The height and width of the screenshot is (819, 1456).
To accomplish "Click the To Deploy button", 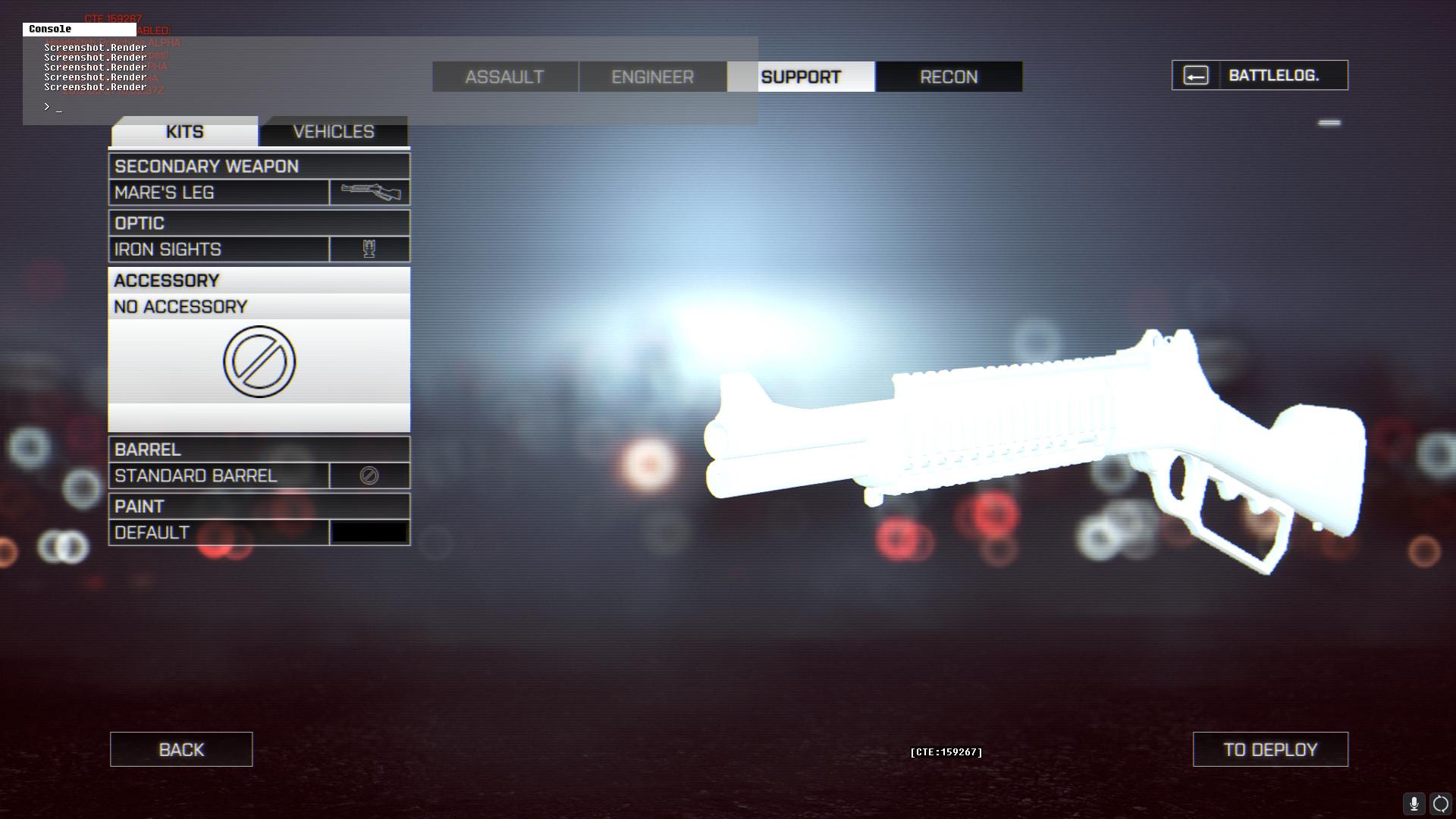I will pyautogui.click(x=1270, y=749).
